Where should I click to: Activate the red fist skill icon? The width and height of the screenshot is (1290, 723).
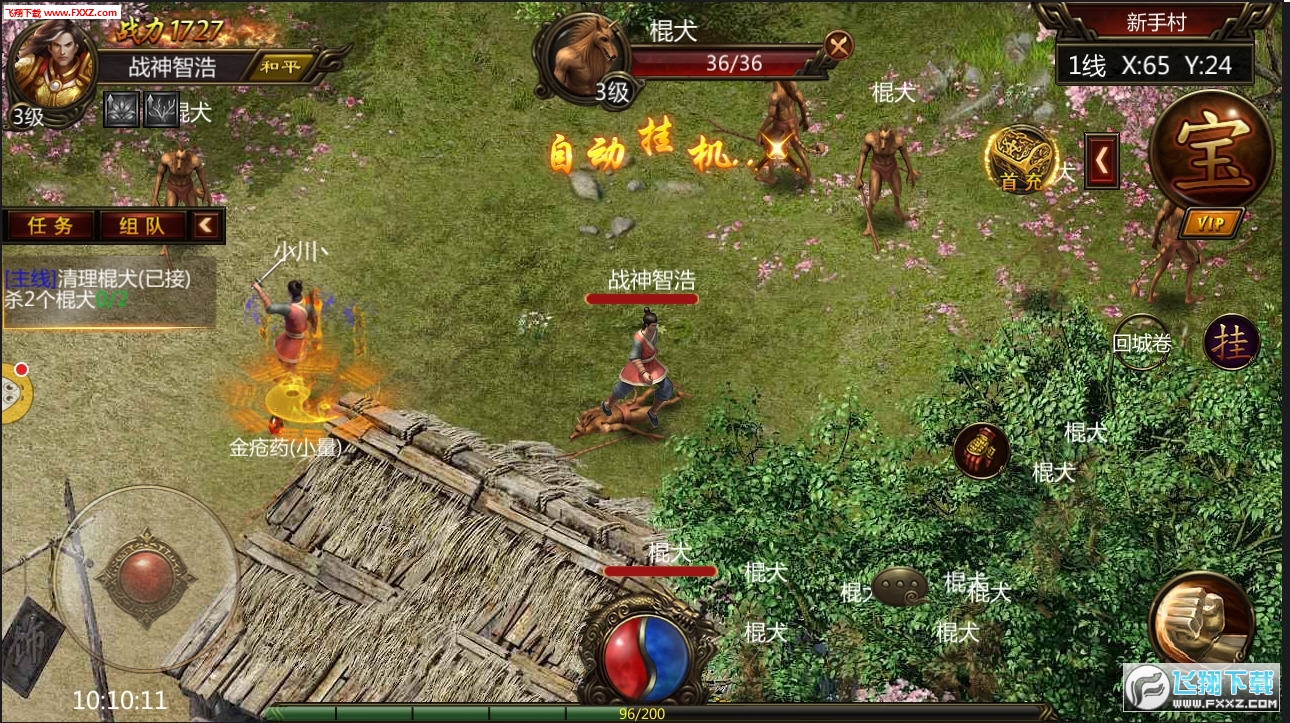point(981,451)
